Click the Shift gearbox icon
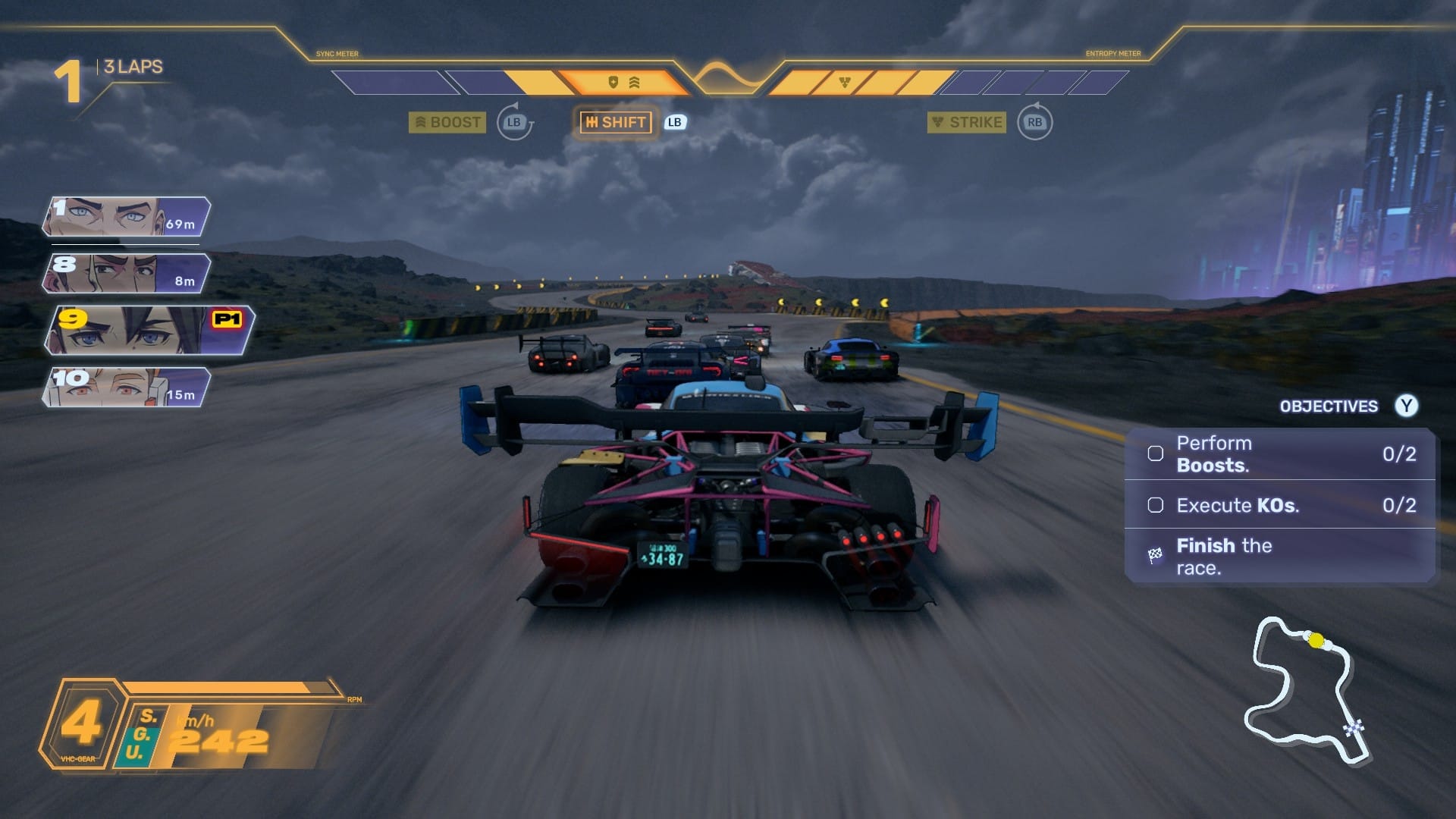The height and width of the screenshot is (819, 1456). coord(594,122)
